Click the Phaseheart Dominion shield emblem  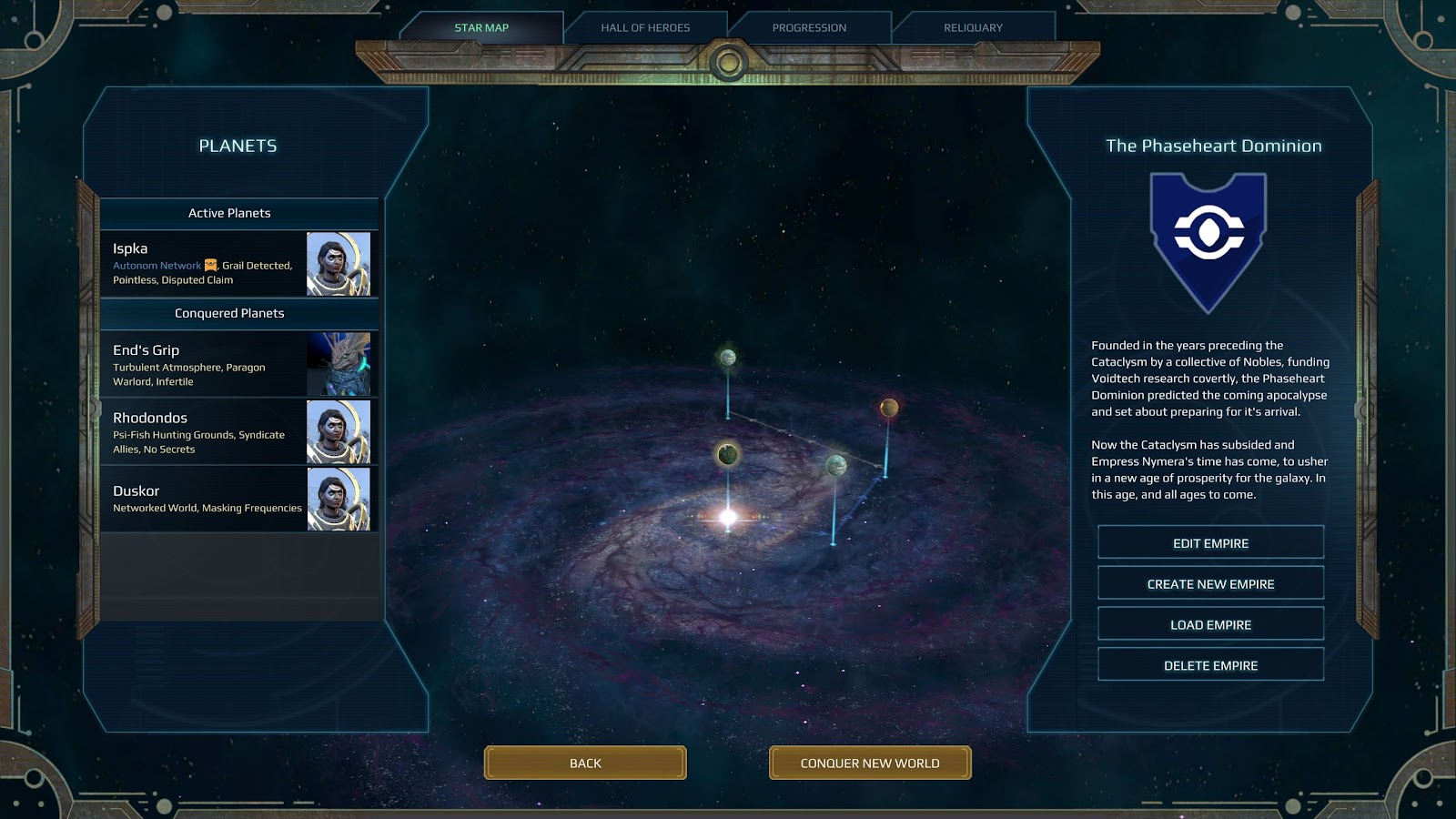point(1208,238)
